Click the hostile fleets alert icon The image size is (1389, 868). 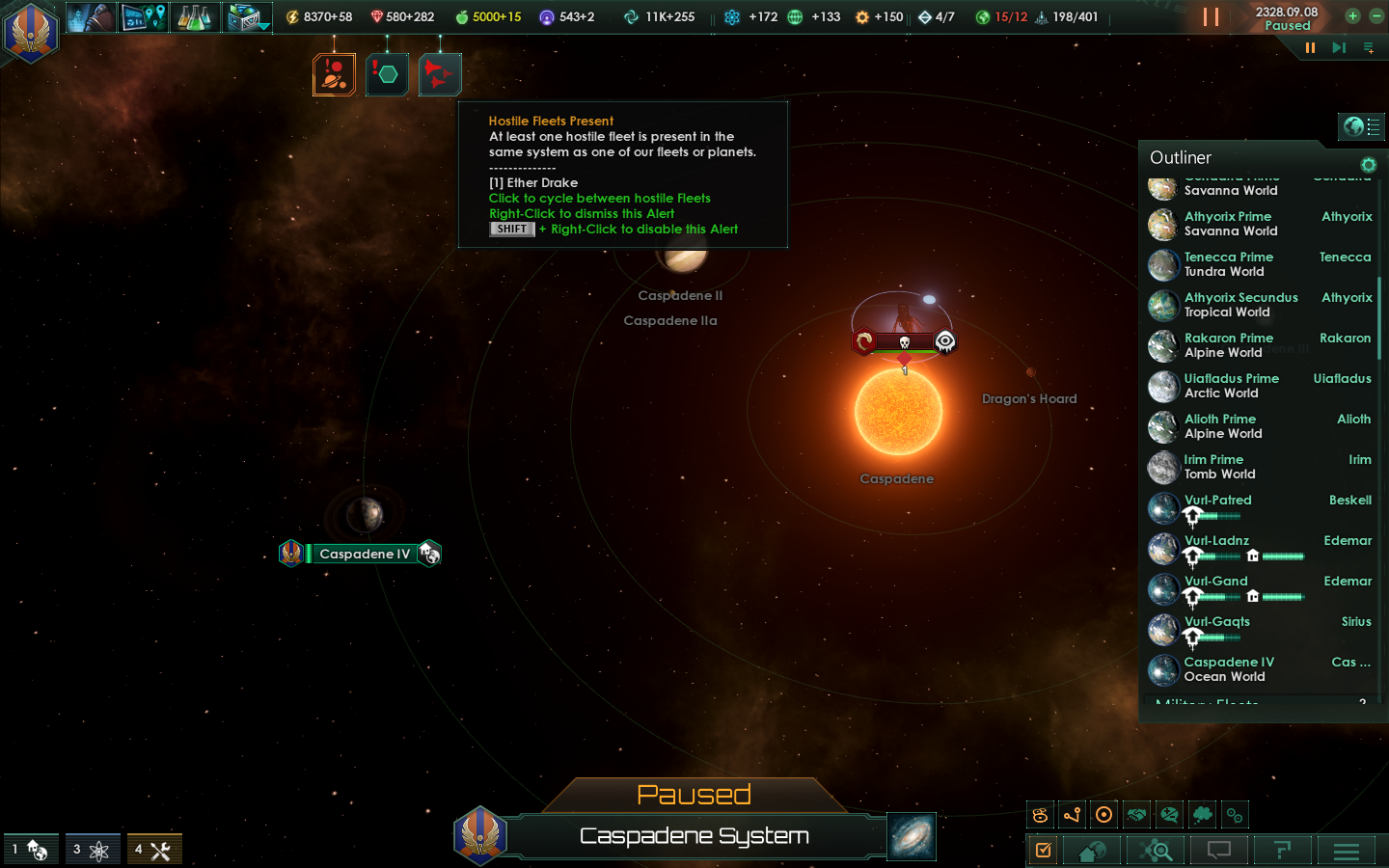(440, 74)
